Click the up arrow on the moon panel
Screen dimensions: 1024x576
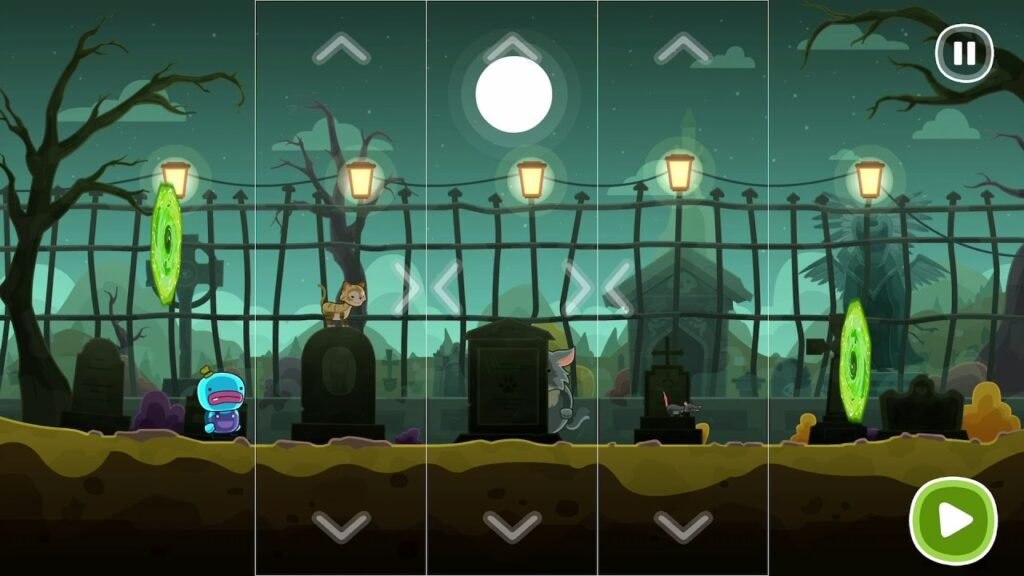512,48
